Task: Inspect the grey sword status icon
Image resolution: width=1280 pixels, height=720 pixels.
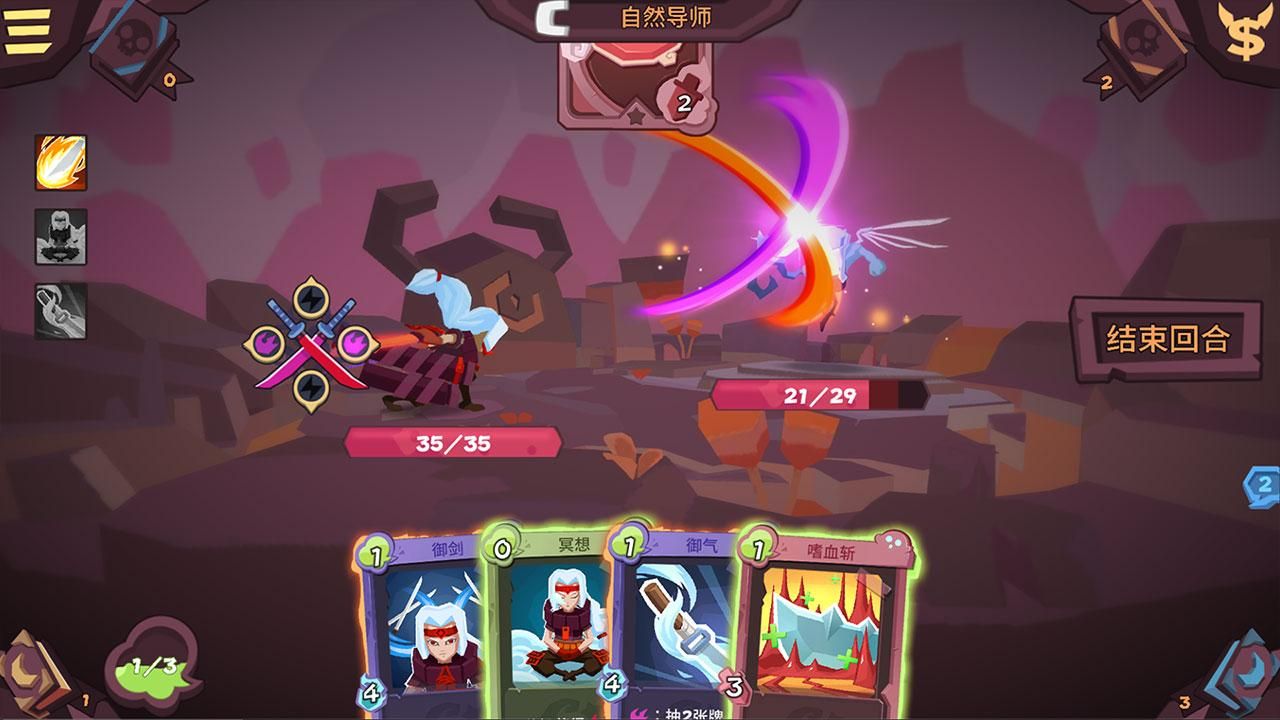Action: click(x=61, y=310)
